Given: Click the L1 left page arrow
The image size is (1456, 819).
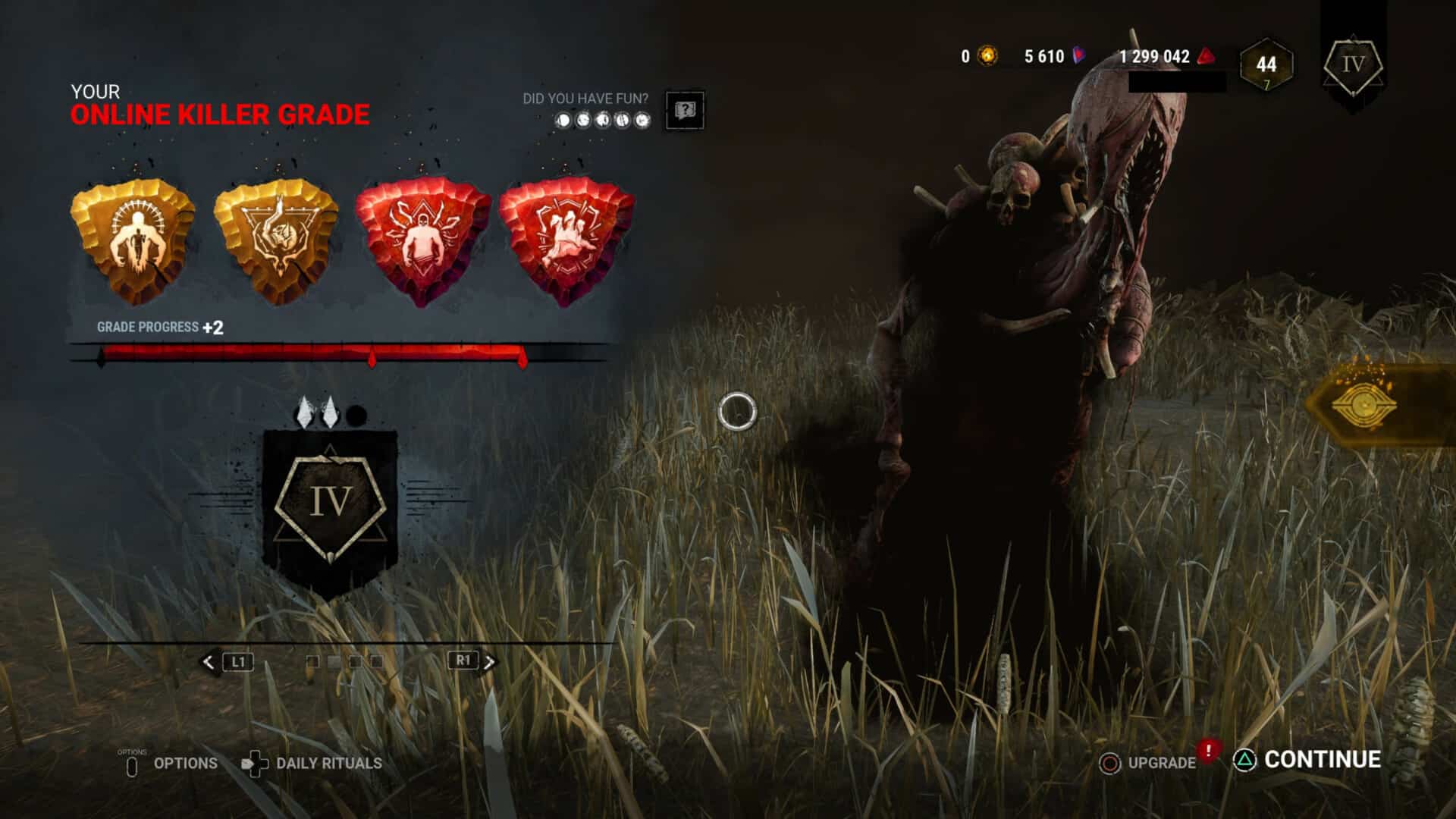Looking at the screenshot, I should (x=231, y=661).
